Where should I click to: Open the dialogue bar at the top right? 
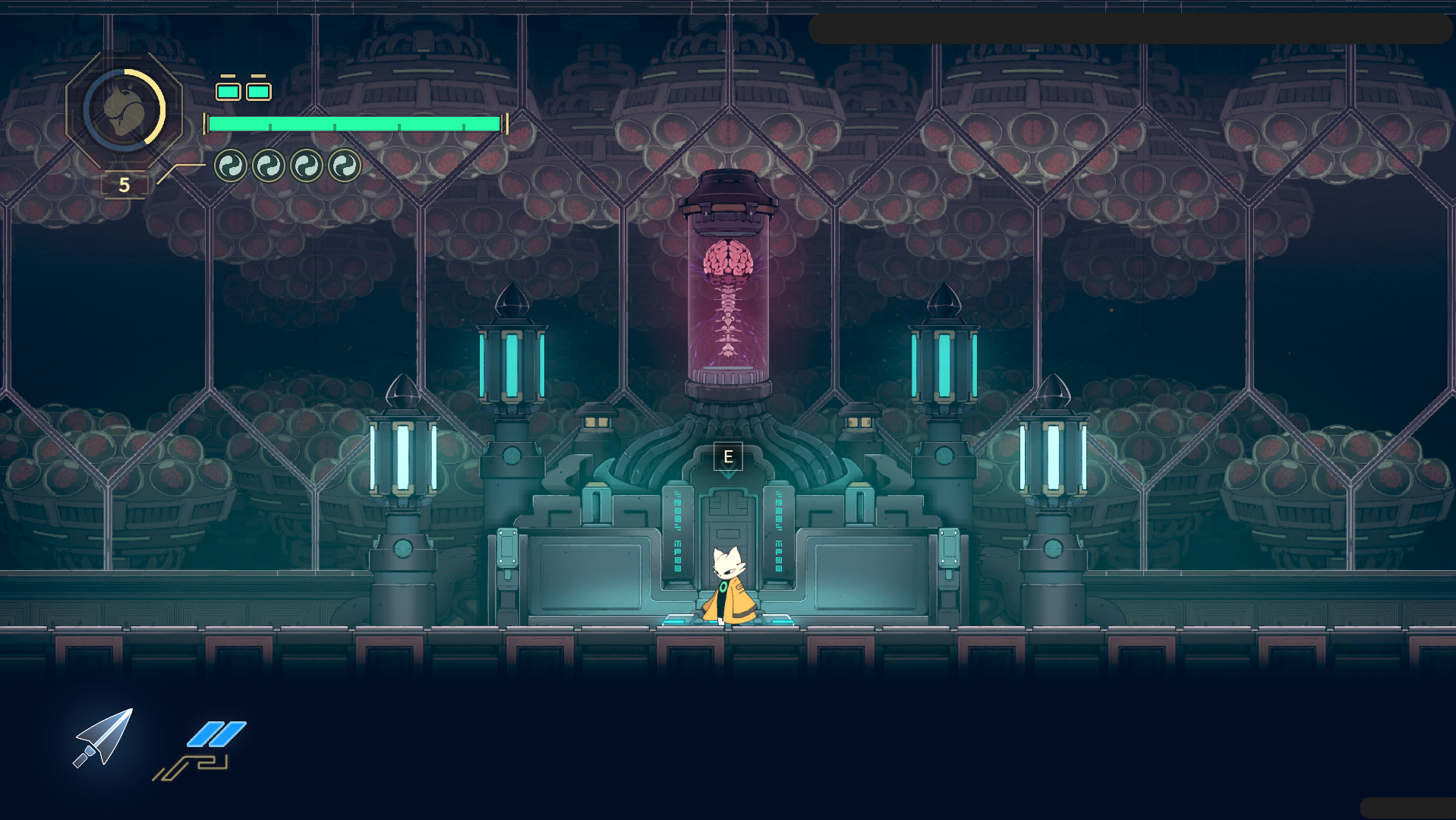(x=1131, y=29)
